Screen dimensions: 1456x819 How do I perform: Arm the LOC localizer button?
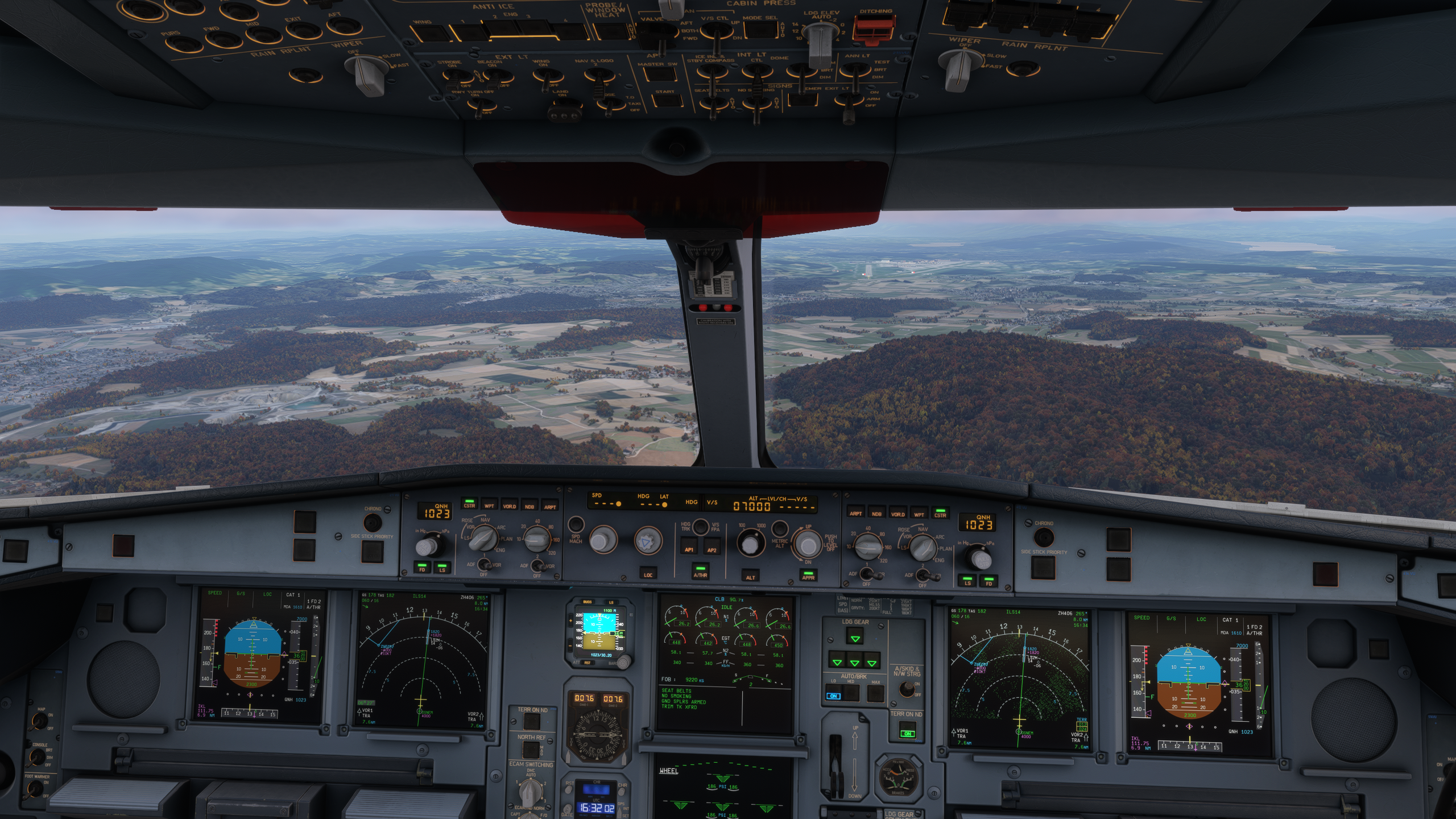[x=648, y=572]
